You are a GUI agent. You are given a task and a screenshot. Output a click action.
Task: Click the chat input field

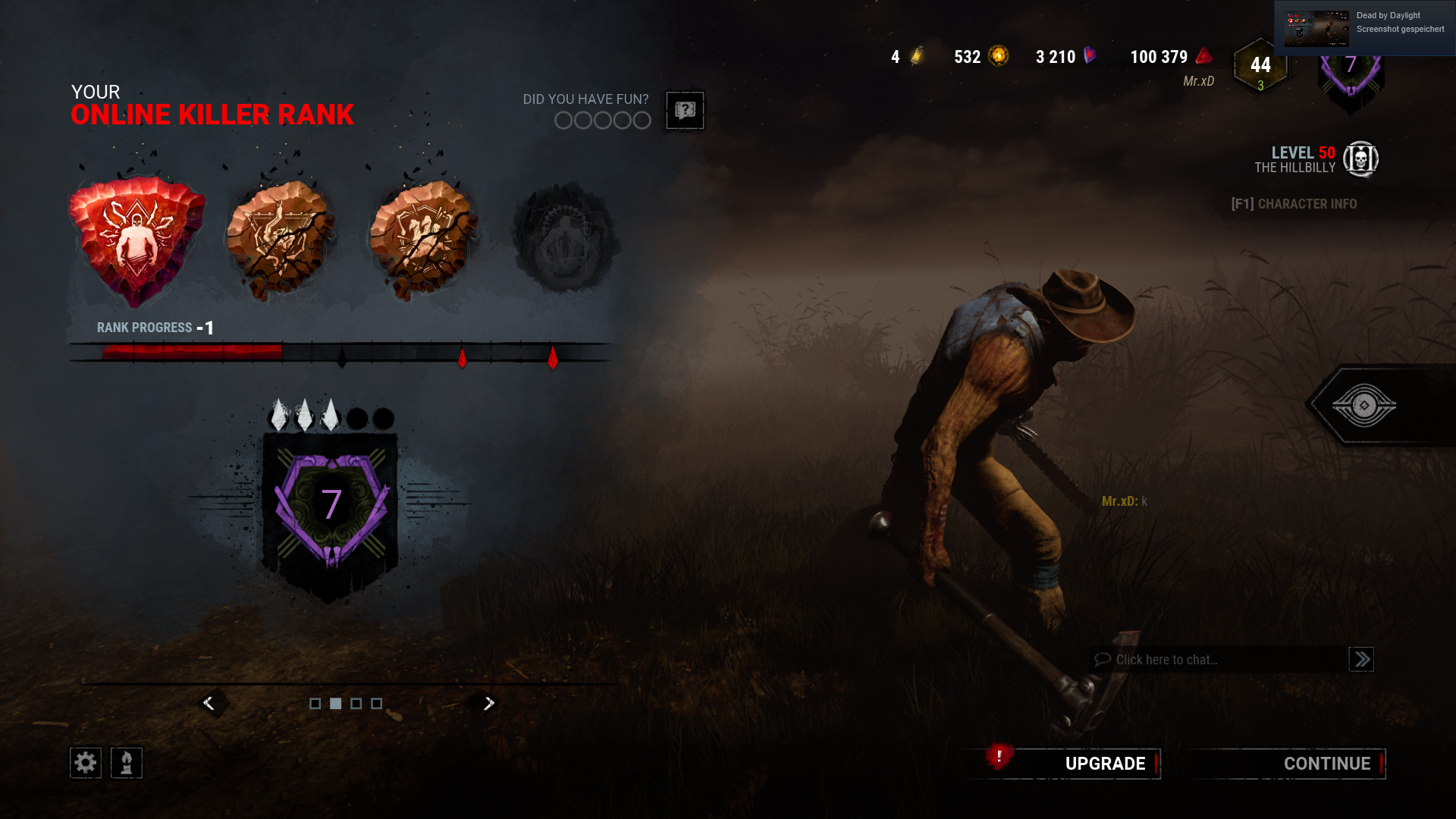(1213, 660)
